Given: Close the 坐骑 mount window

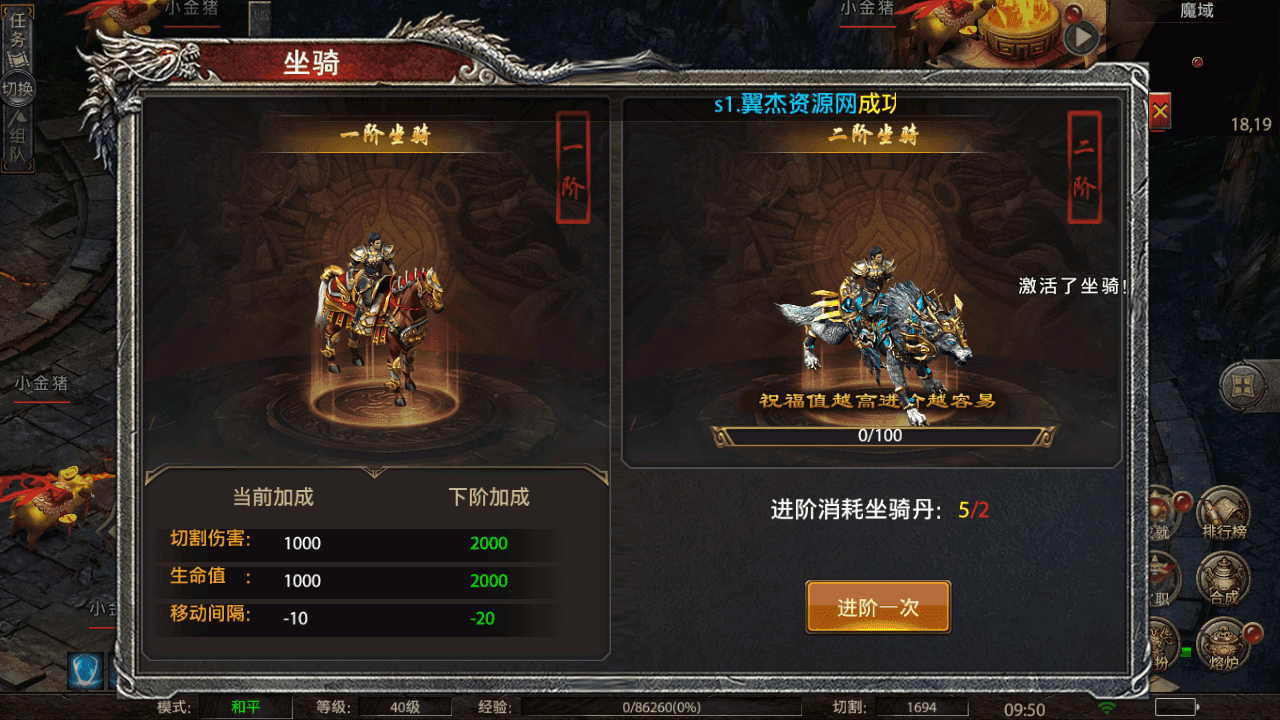Looking at the screenshot, I should click(x=1160, y=112).
